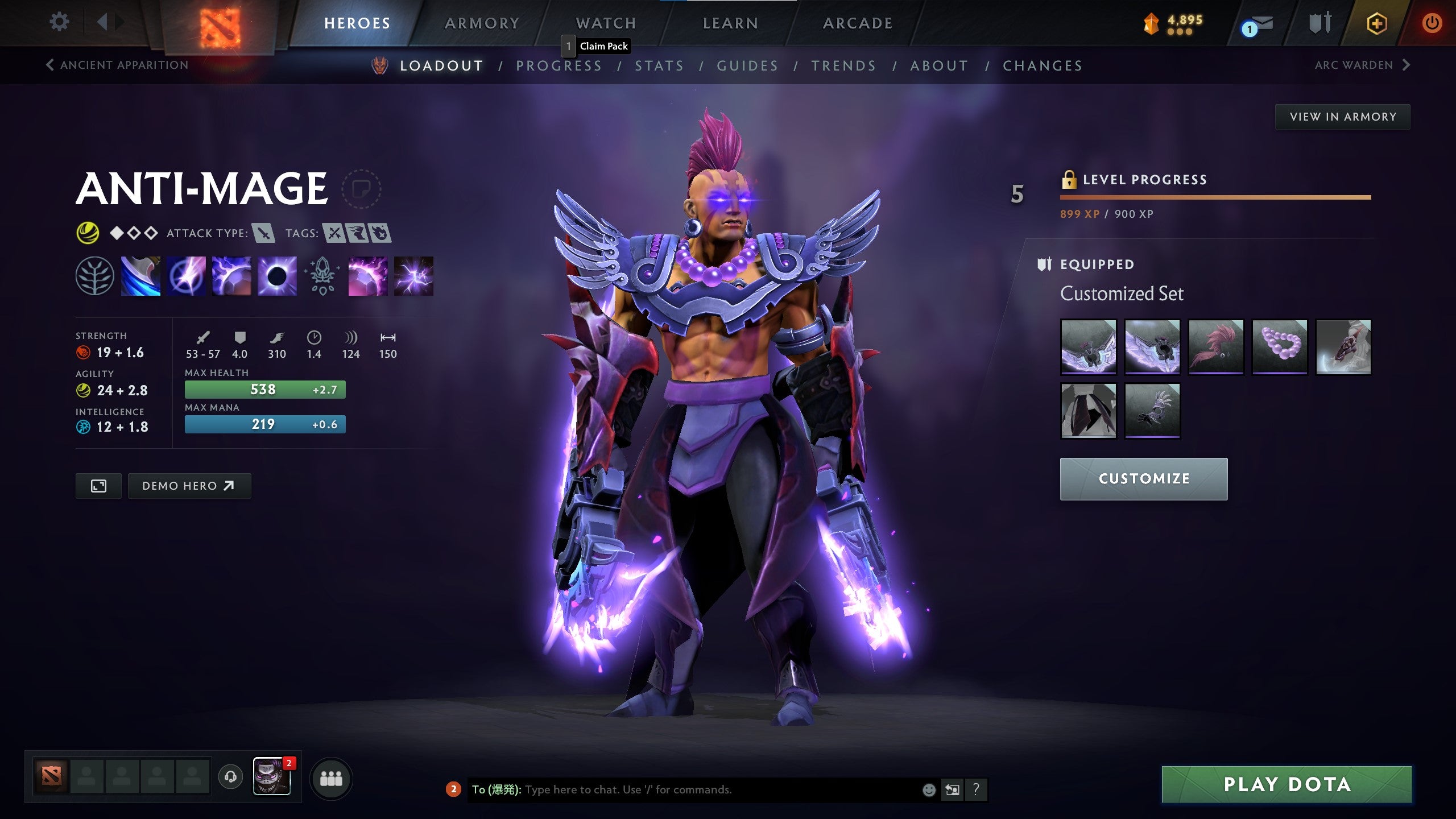Image resolution: width=1456 pixels, height=819 pixels.
Task: Switch to the Armory tab
Action: 482,23
